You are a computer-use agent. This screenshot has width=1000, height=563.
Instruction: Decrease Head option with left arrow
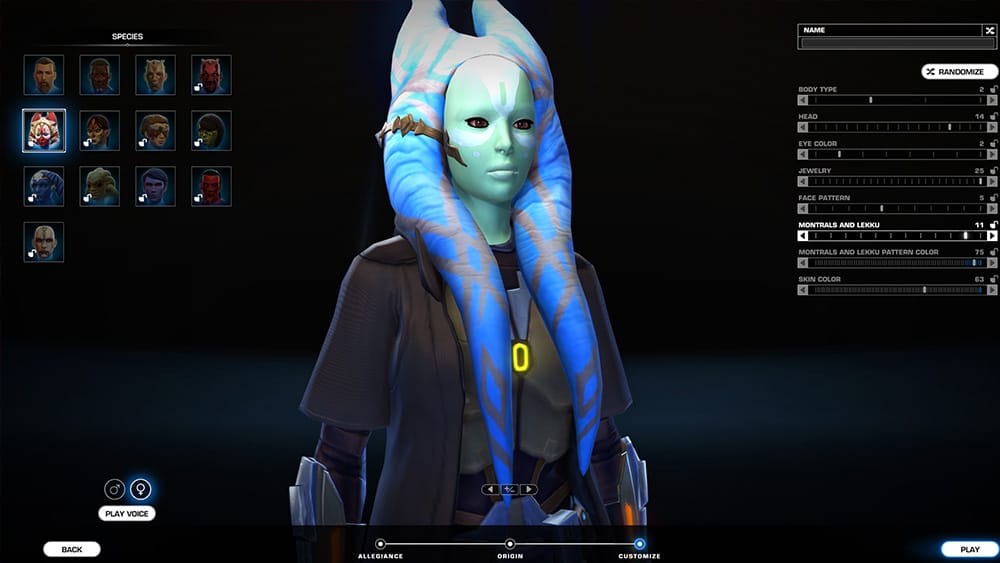pos(802,127)
